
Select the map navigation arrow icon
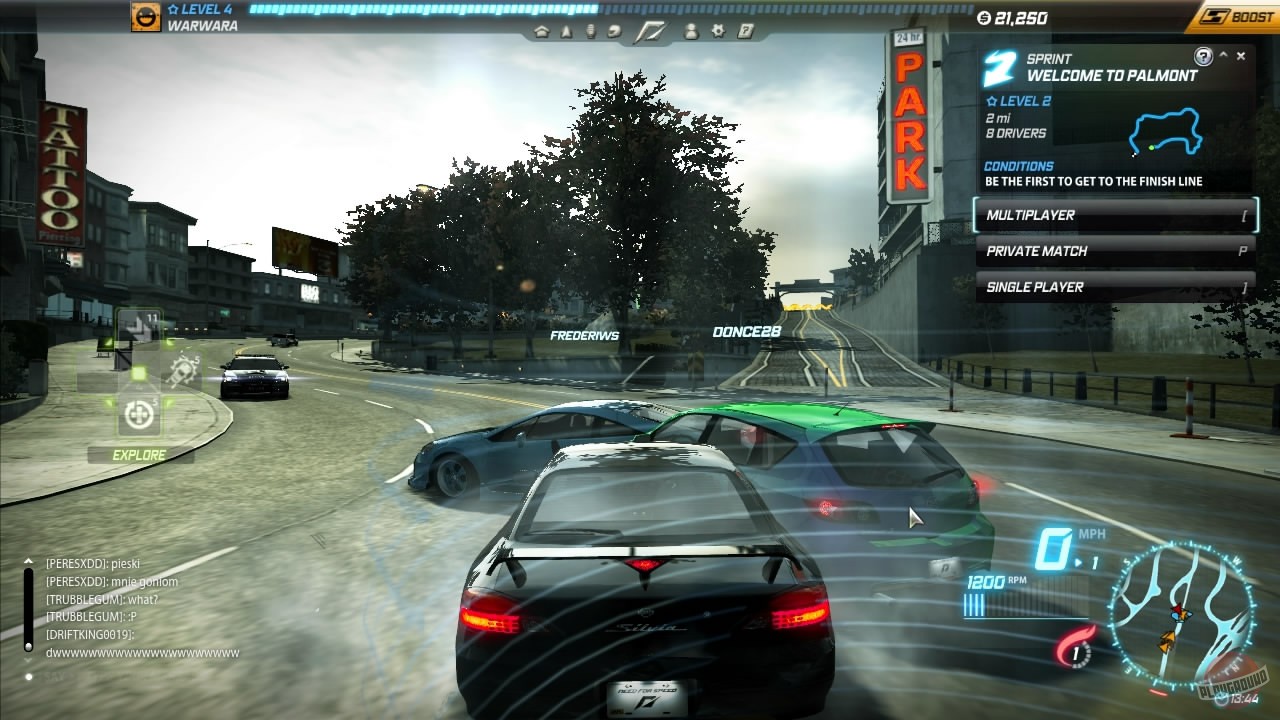click(x=566, y=31)
